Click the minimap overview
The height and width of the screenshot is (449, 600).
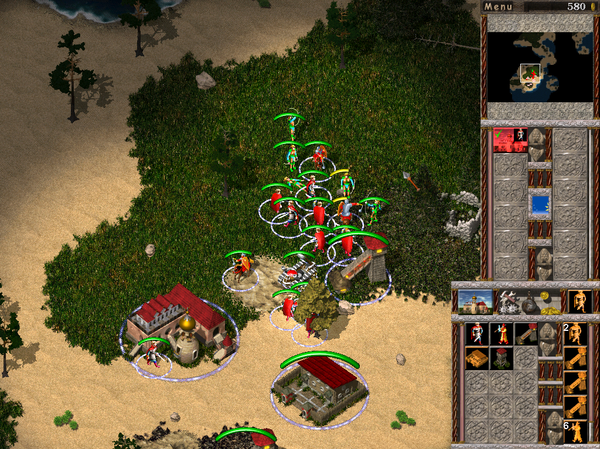[538, 68]
